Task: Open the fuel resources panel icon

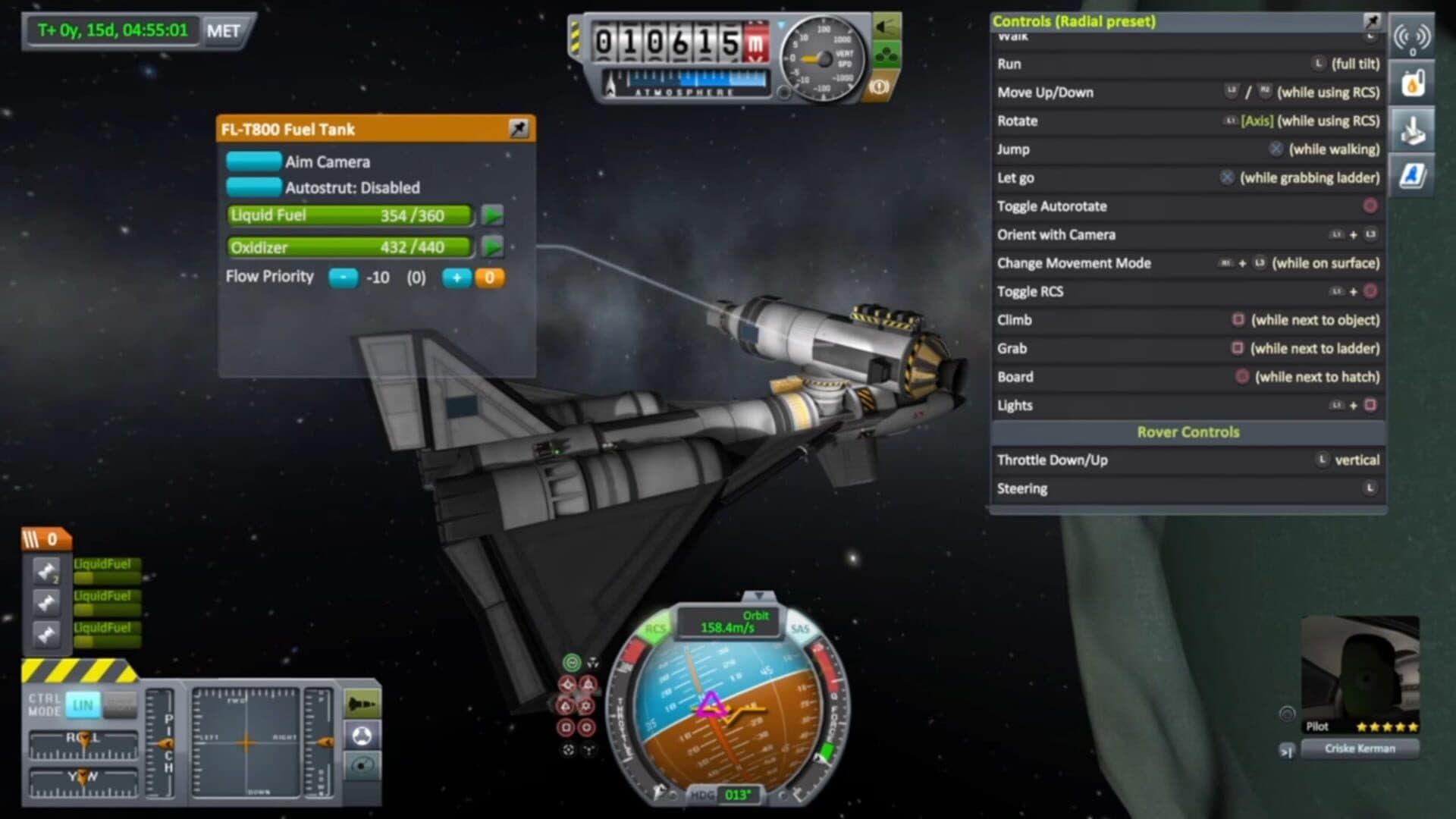Action: (1411, 83)
